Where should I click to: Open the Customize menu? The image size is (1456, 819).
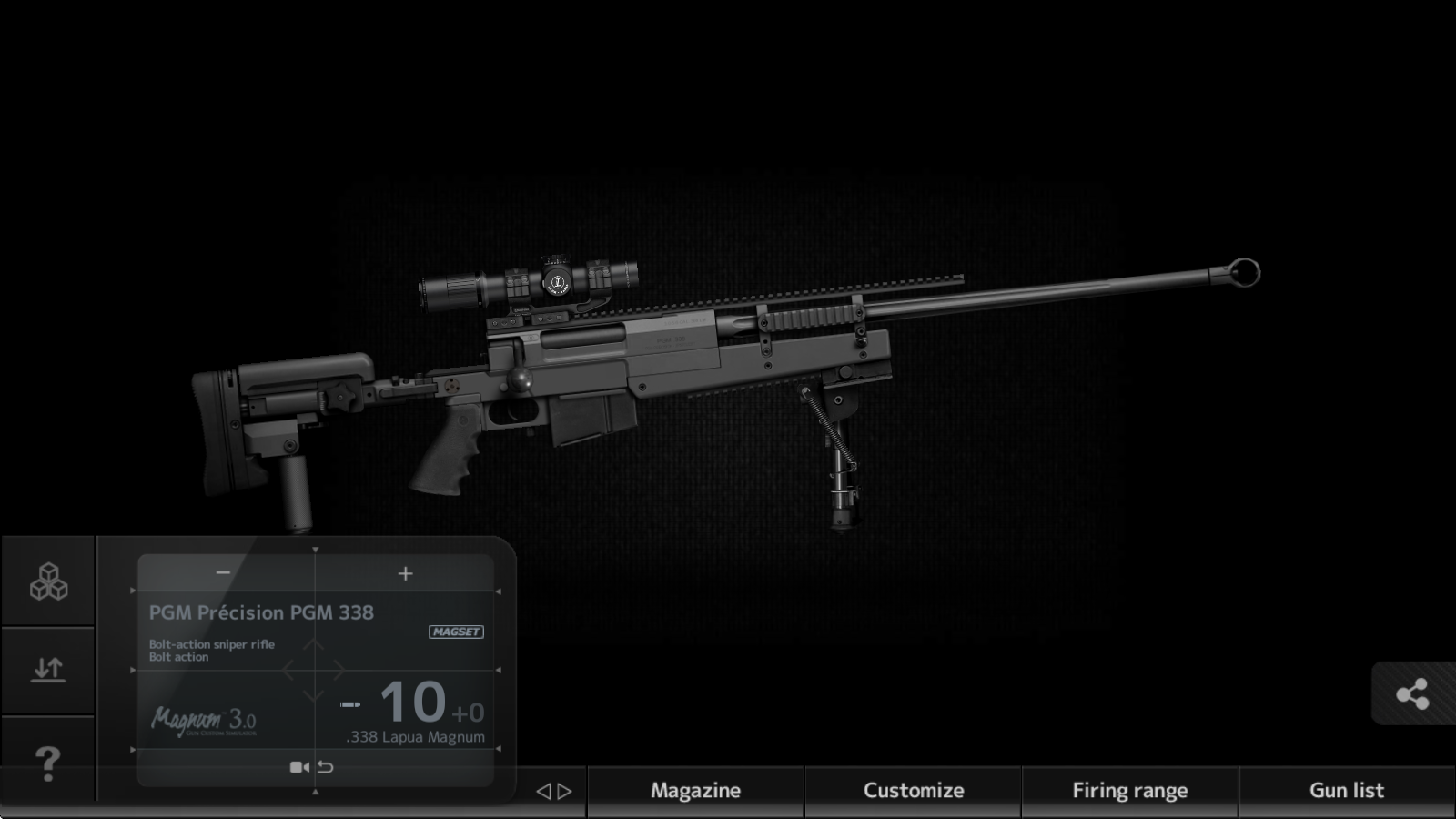point(913,791)
